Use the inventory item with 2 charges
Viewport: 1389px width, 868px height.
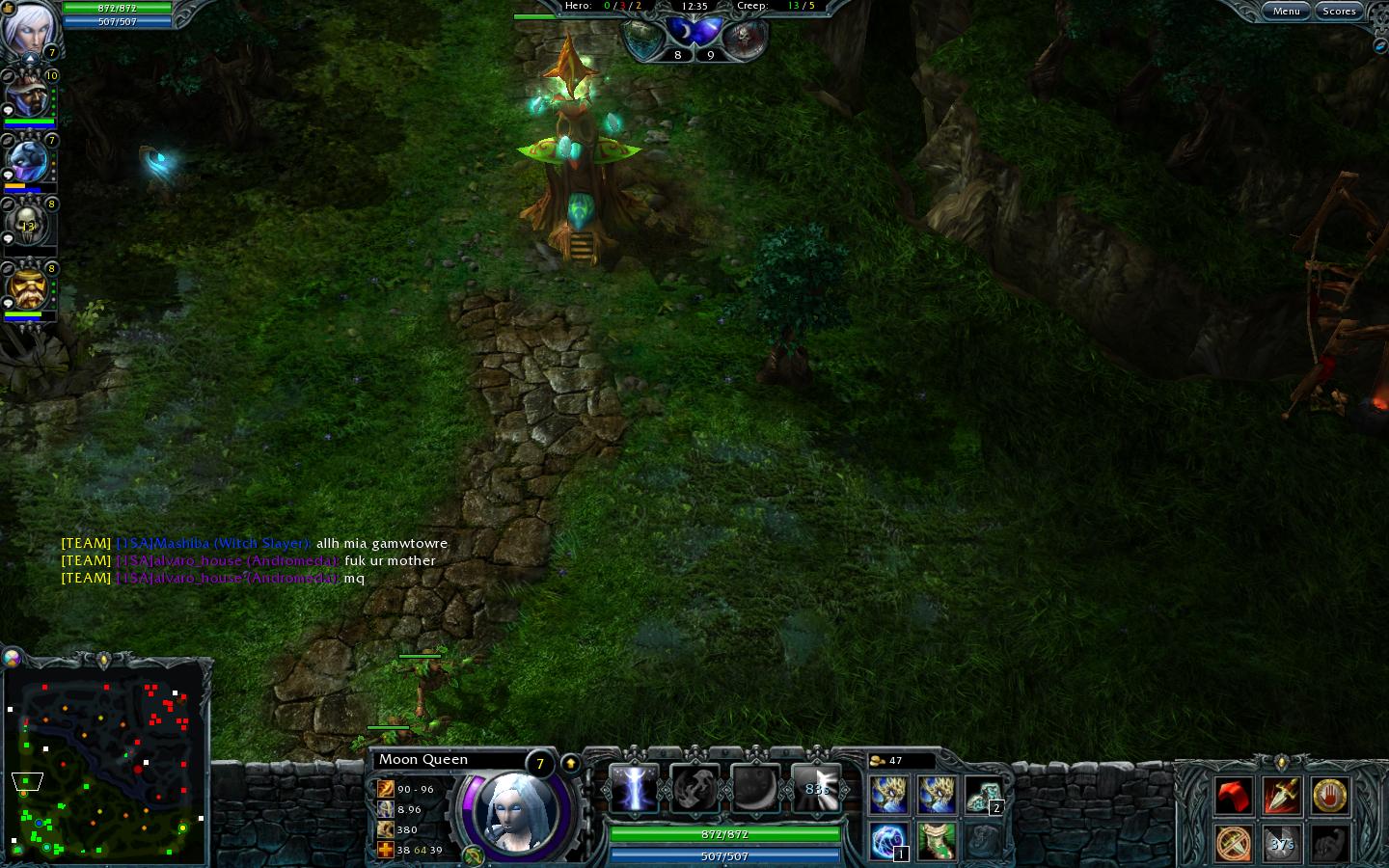click(x=982, y=797)
